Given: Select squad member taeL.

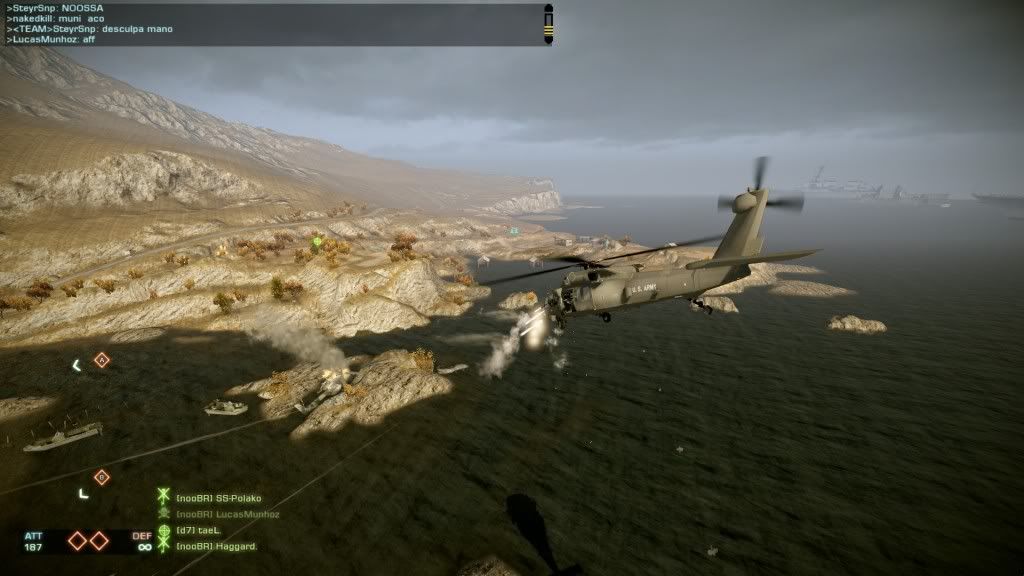Looking at the screenshot, I should click(x=200, y=530).
